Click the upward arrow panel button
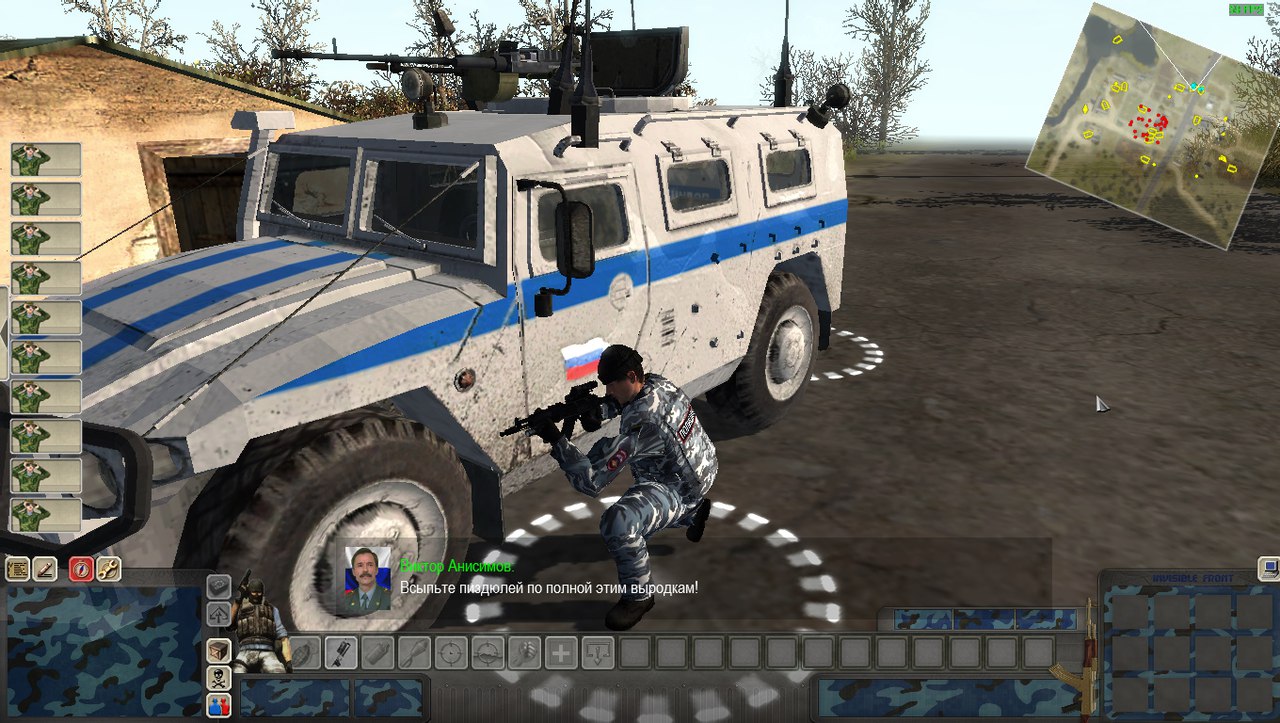The image size is (1280, 723). tap(218, 613)
